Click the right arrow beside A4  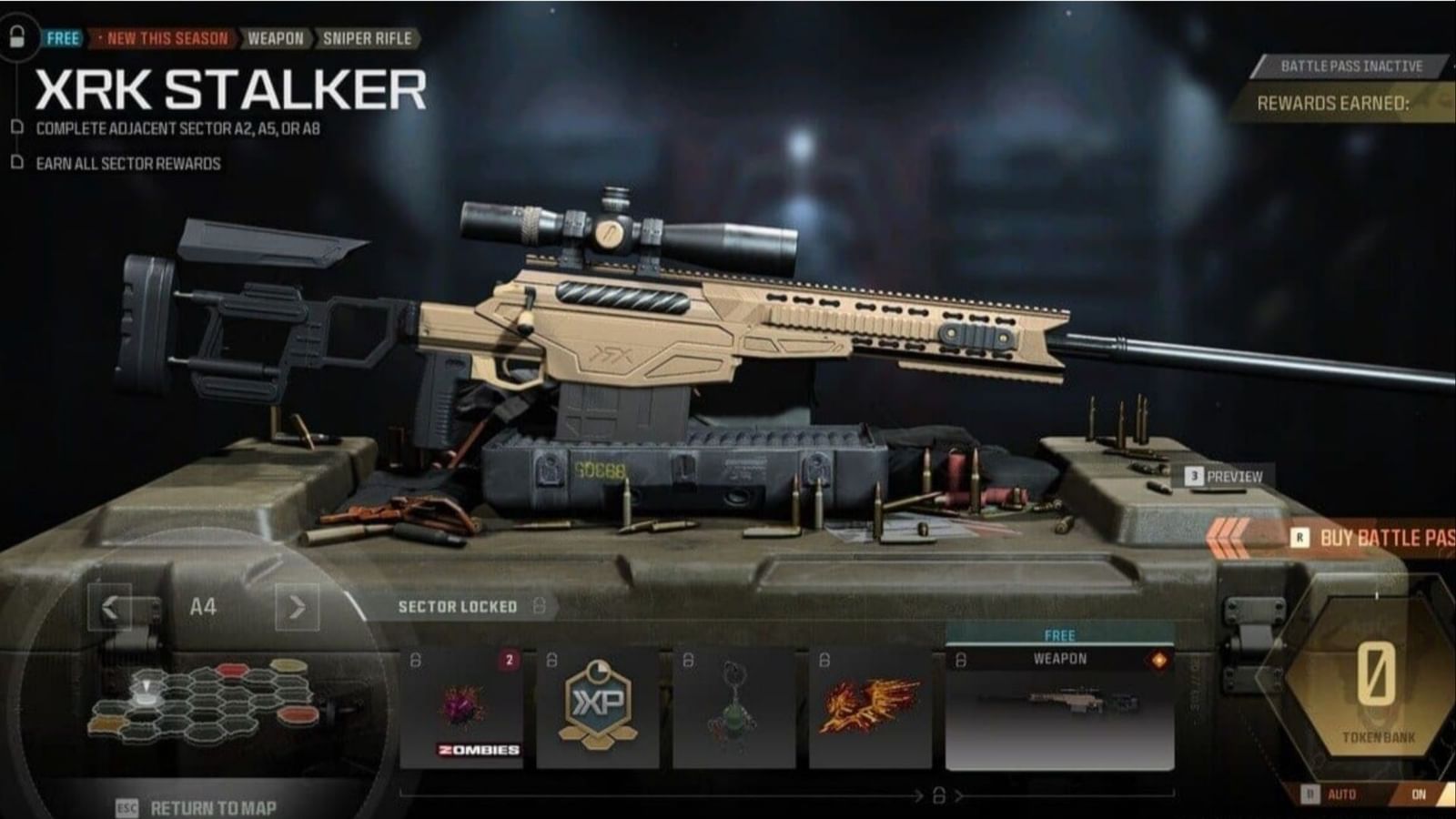coord(296,606)
